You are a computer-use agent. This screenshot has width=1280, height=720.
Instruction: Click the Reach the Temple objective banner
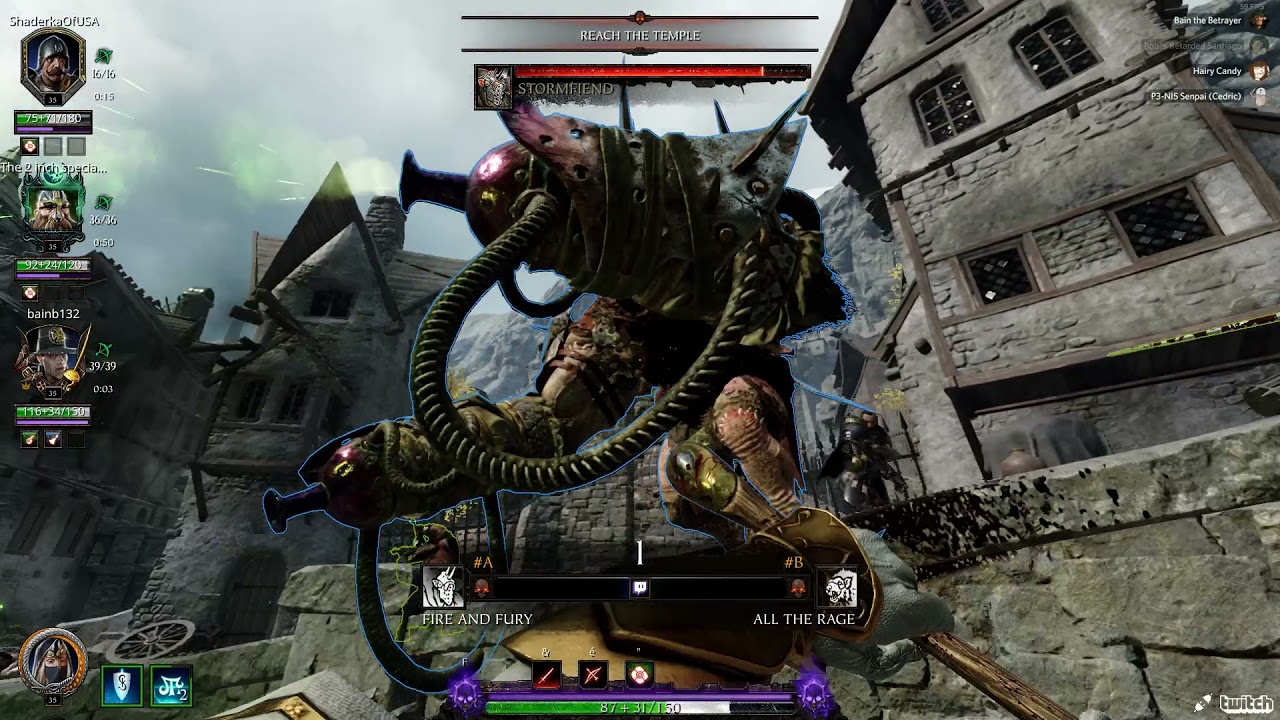coord(640,35)
